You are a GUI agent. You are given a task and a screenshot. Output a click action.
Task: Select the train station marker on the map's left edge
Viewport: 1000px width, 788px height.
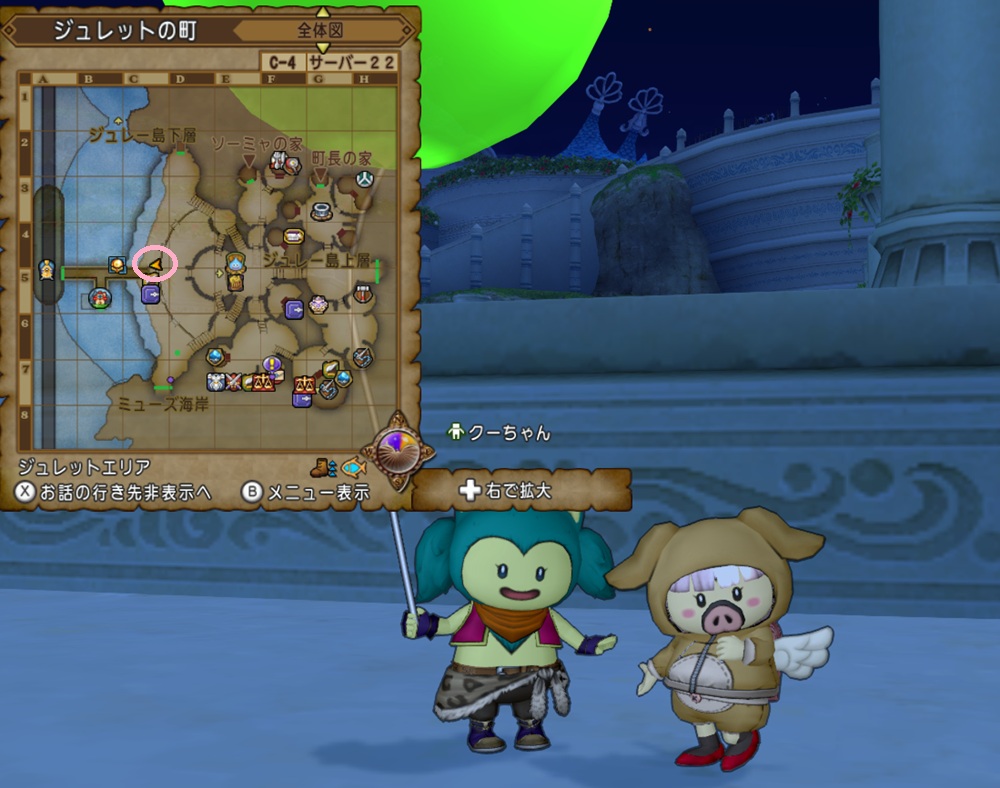46,270
